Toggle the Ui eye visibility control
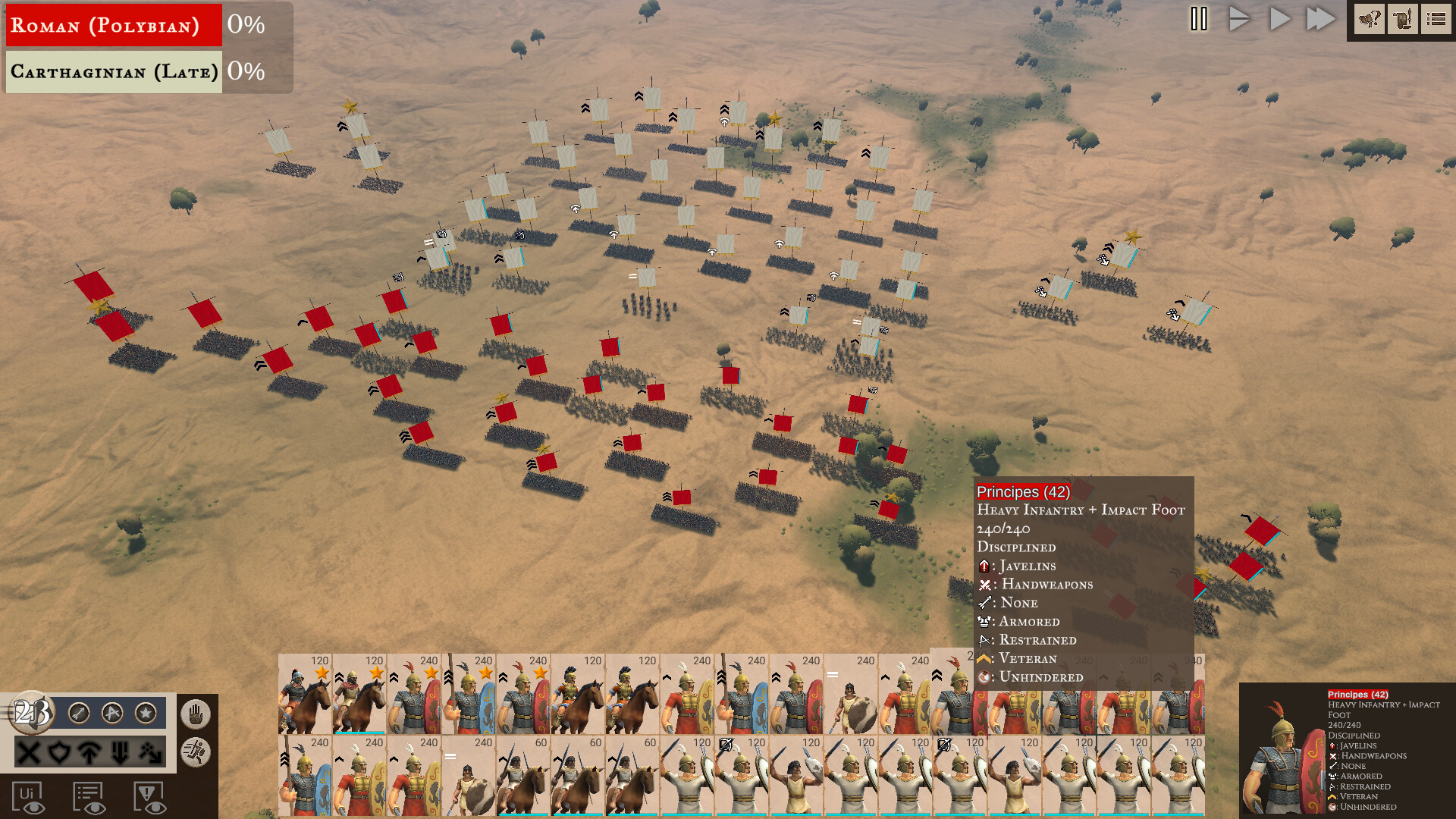1456x819 pixels. (x=29, y=796)
